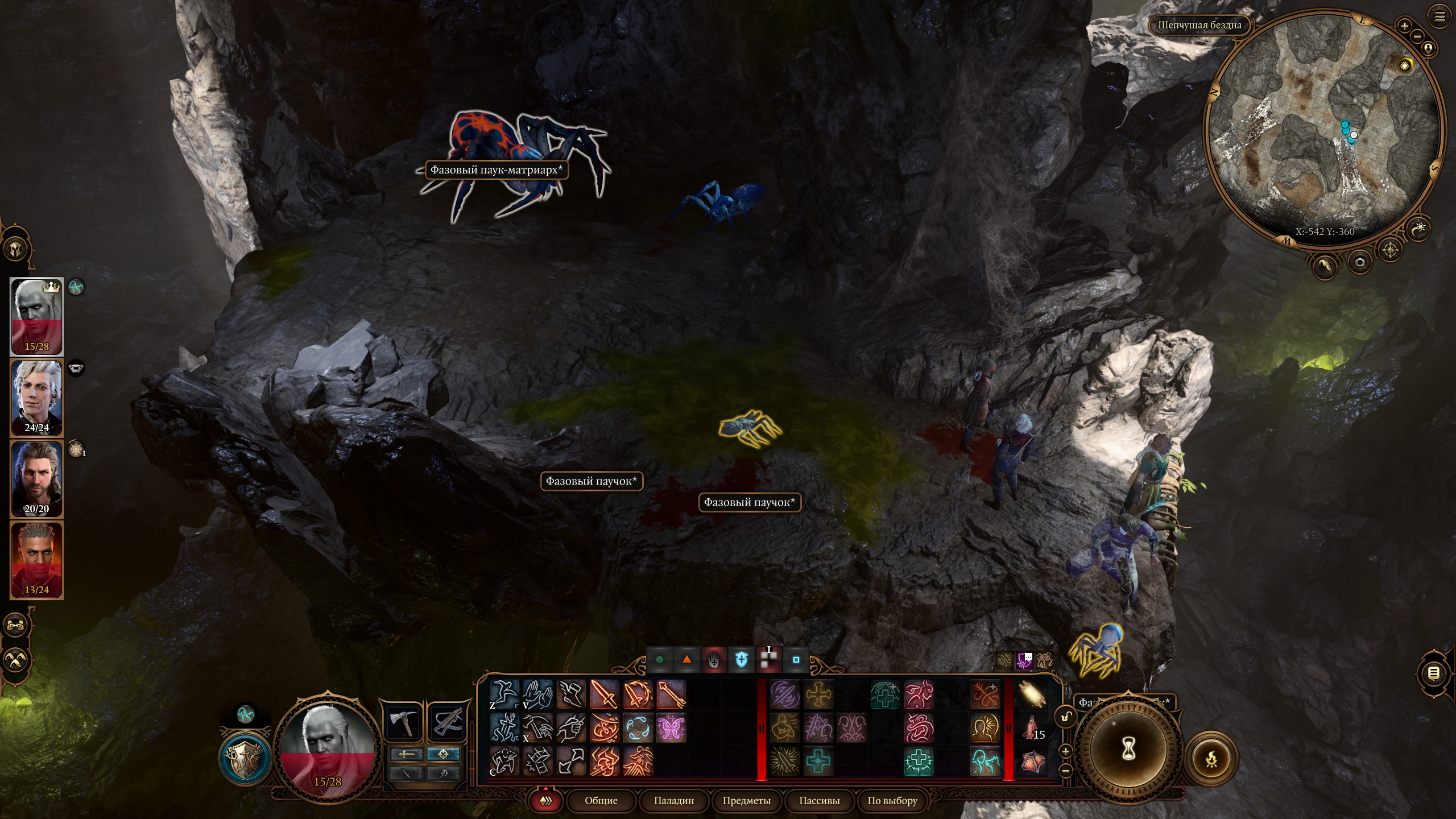Image resolution: width=1456 pixels, height=819 pixels.
Task: Select the Предметы hotbar tab
Action: pyautogui.click(x=746, y=800)
